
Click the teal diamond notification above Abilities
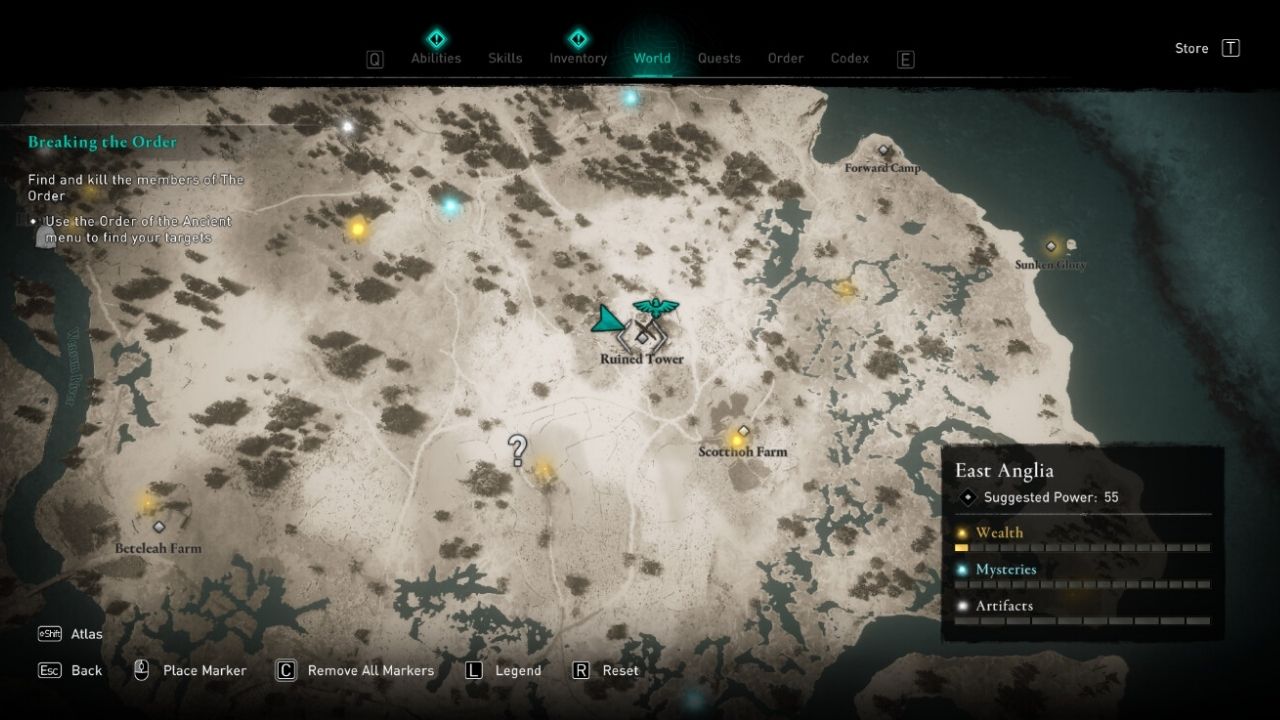(x=435, y=39)
